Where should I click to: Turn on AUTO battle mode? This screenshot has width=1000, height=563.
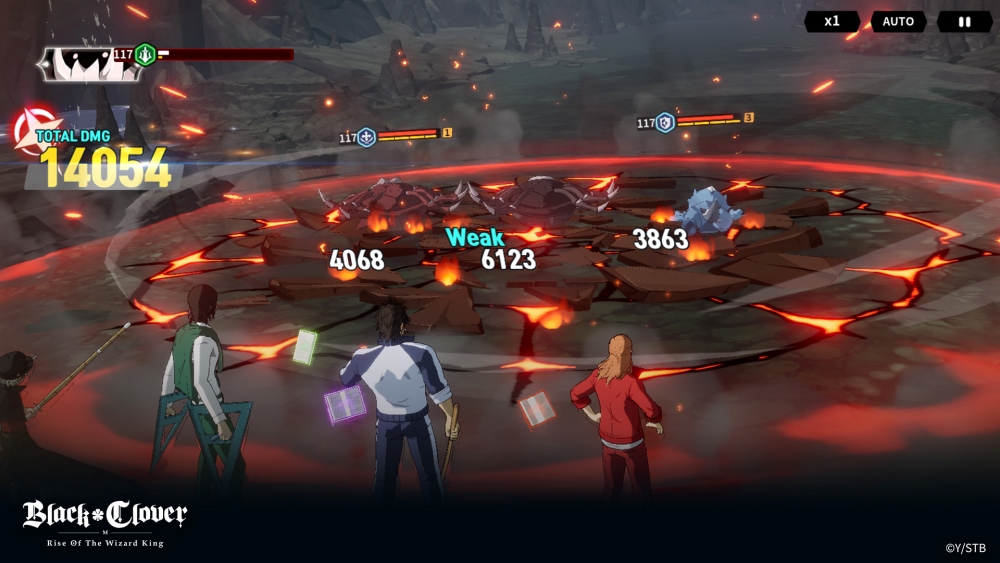click(898, 21)
